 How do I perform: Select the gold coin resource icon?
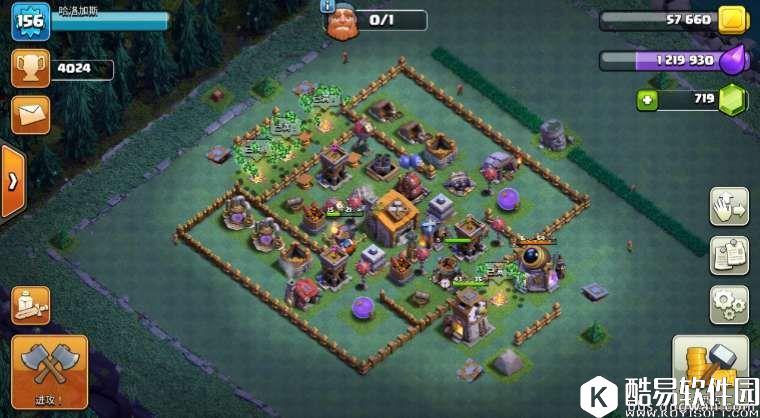point(733,20)
